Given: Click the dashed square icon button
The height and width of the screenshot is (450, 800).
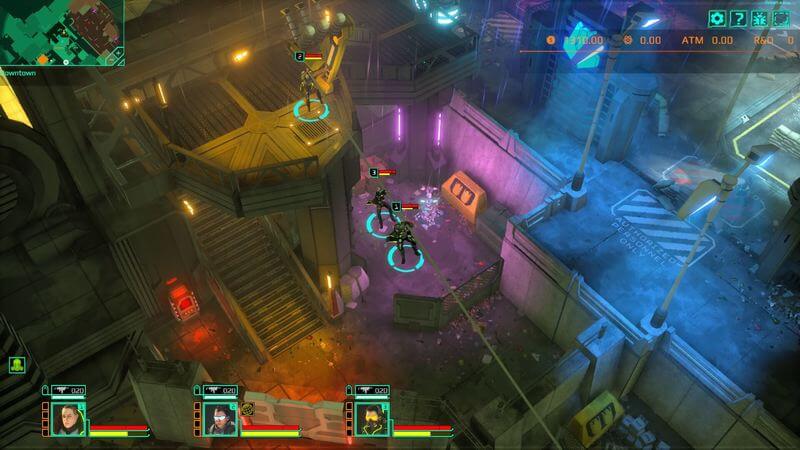Looking at the screenshot, I should pyautogui.click(x=780, y=18).
